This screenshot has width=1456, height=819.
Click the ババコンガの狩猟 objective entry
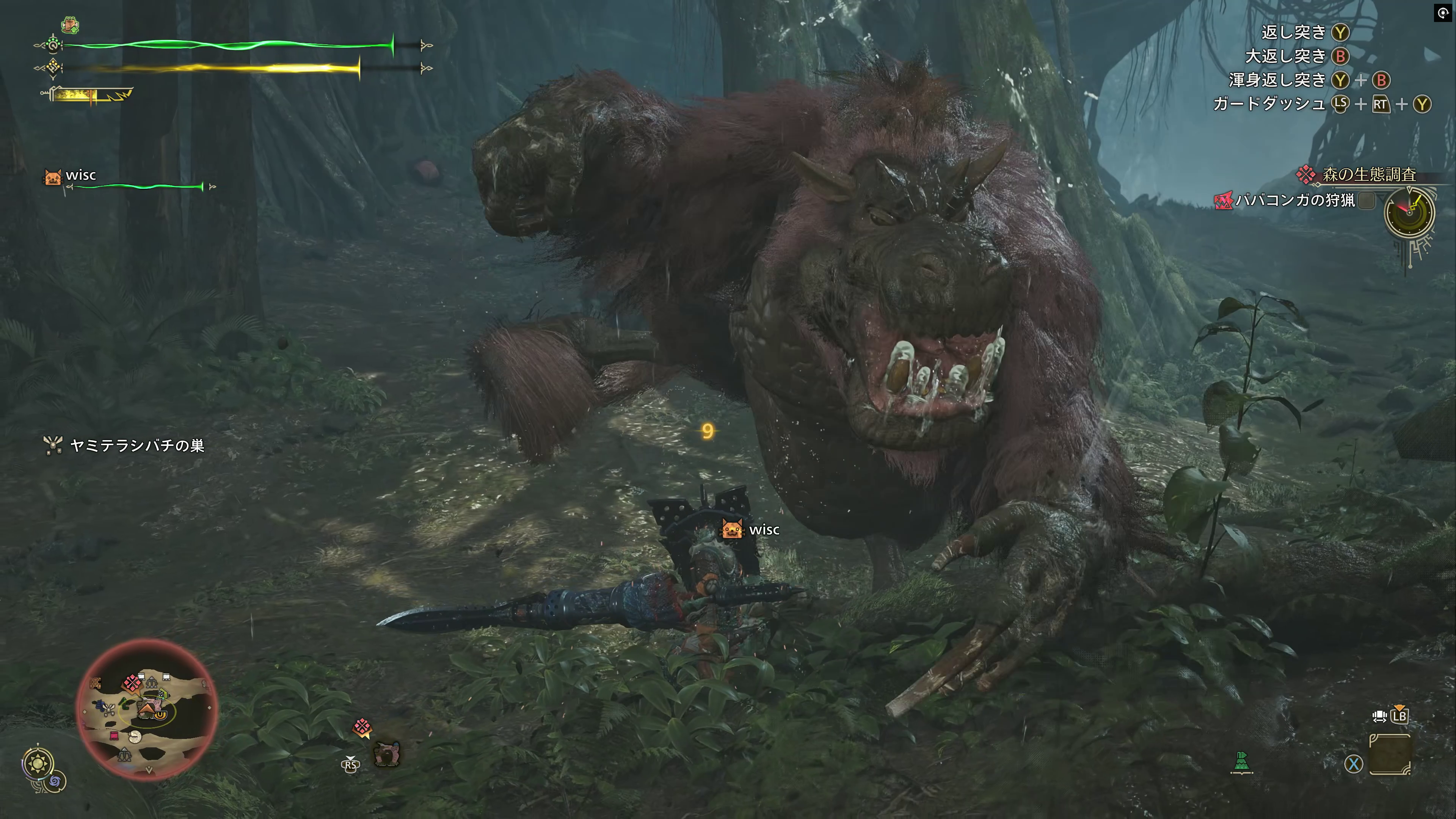tap(1294, 200)
